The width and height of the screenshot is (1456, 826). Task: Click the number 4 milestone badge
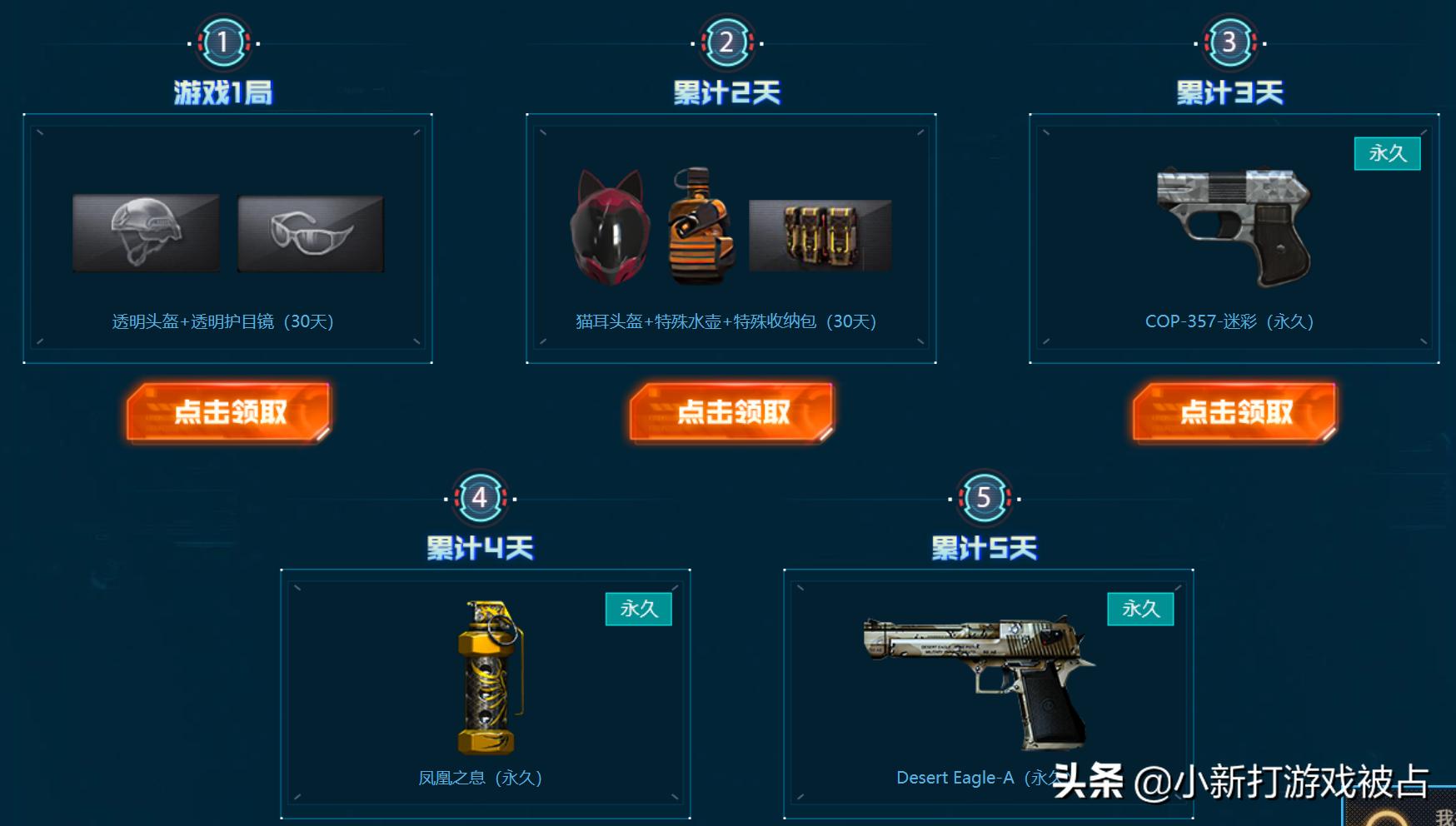[x=481, y=497]
